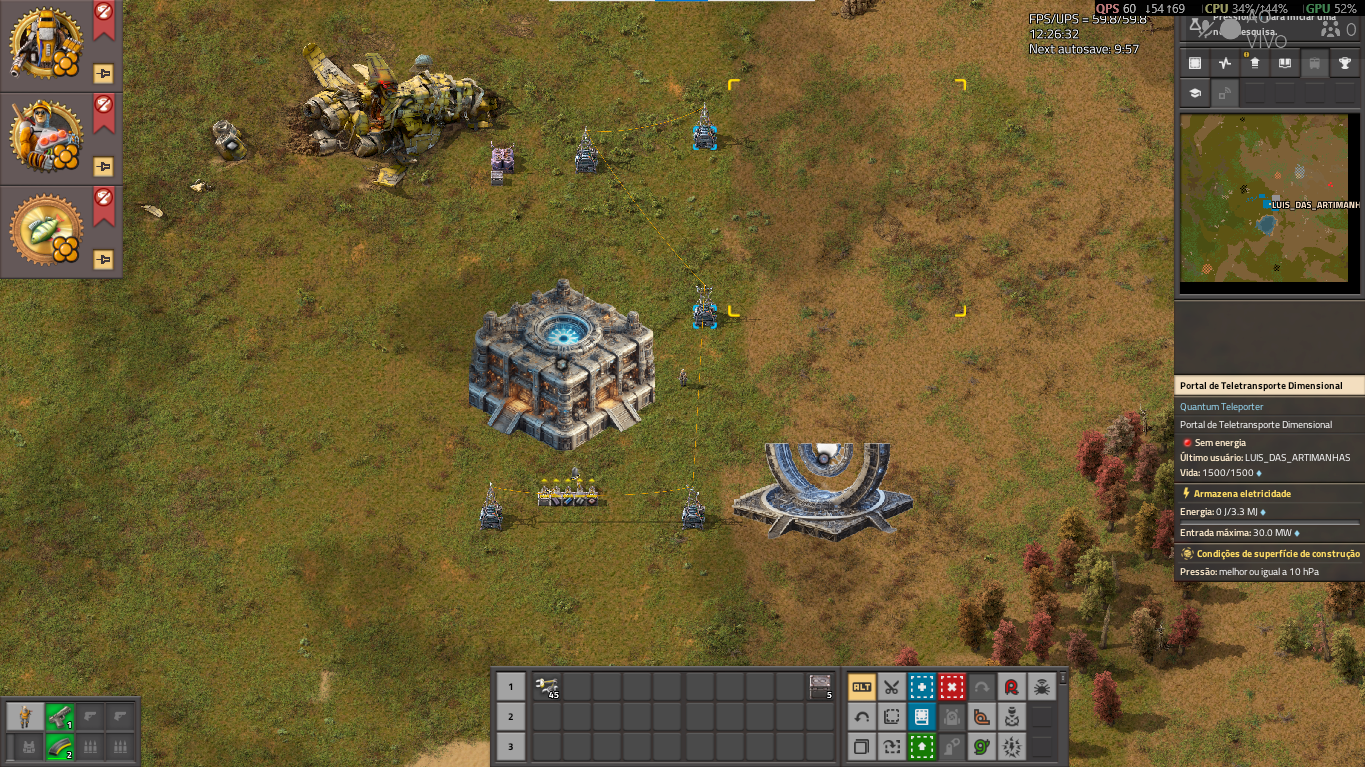Select the scissors cut tool
This screenshot has height=767, width=1365.
point(891,687)
